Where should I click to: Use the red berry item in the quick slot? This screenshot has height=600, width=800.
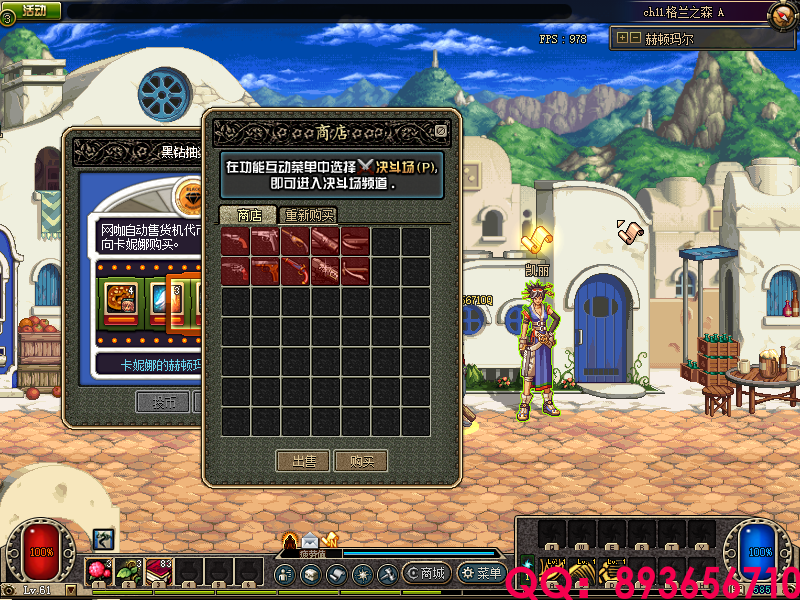pos(99,571)
